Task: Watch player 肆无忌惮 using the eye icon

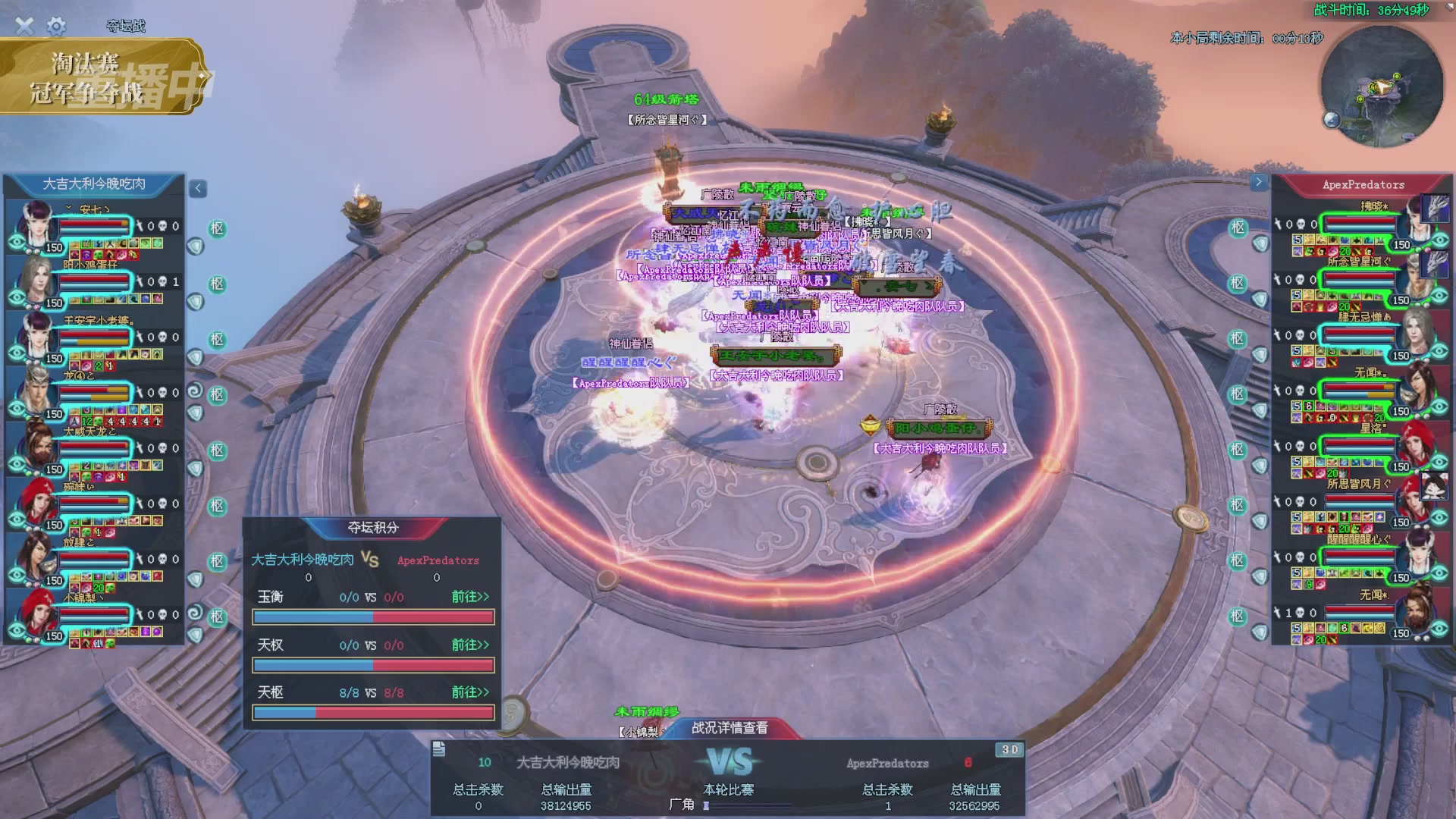Action: [x=1439, y=350]
